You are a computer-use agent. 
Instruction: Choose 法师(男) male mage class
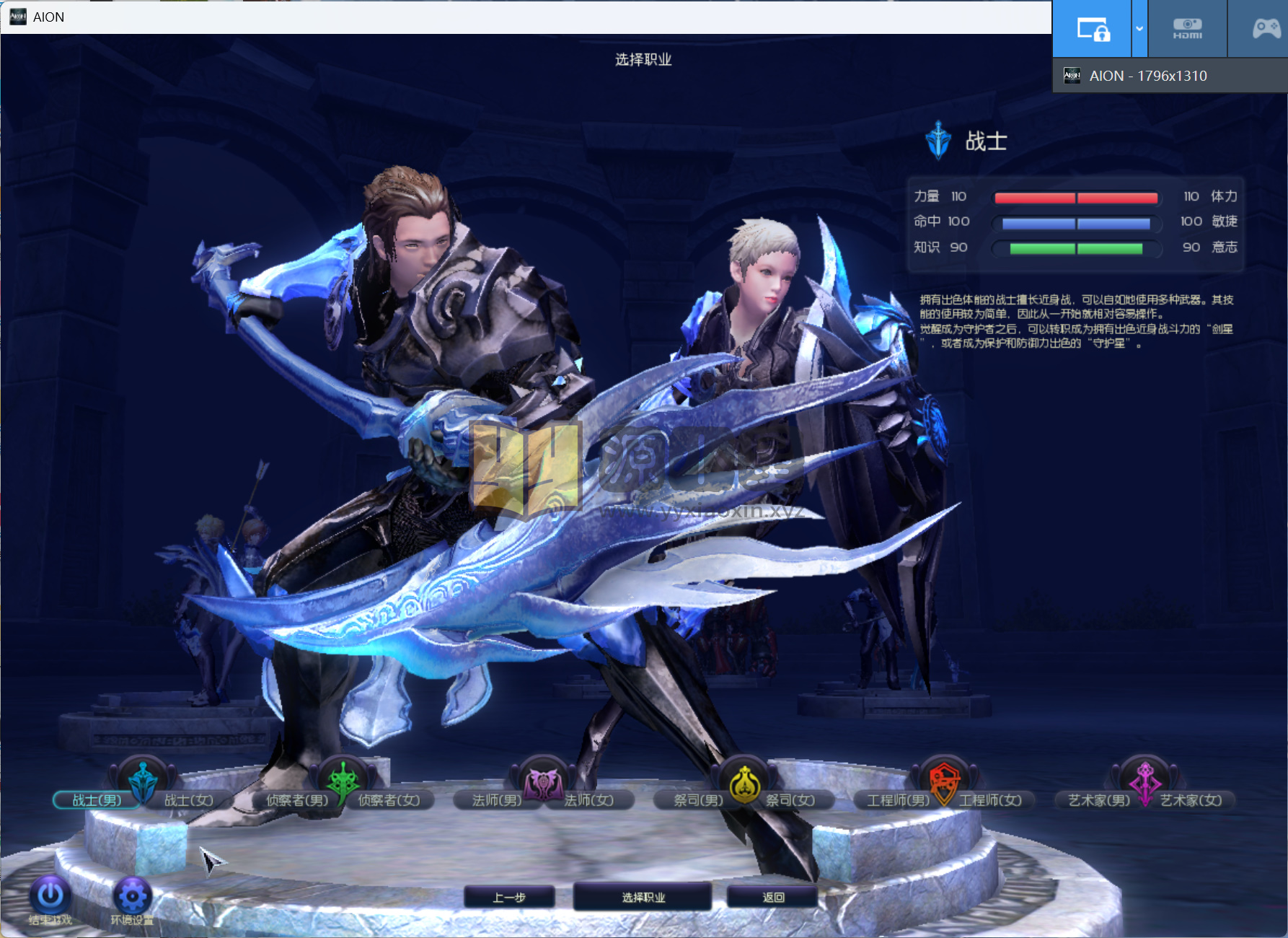496,800
